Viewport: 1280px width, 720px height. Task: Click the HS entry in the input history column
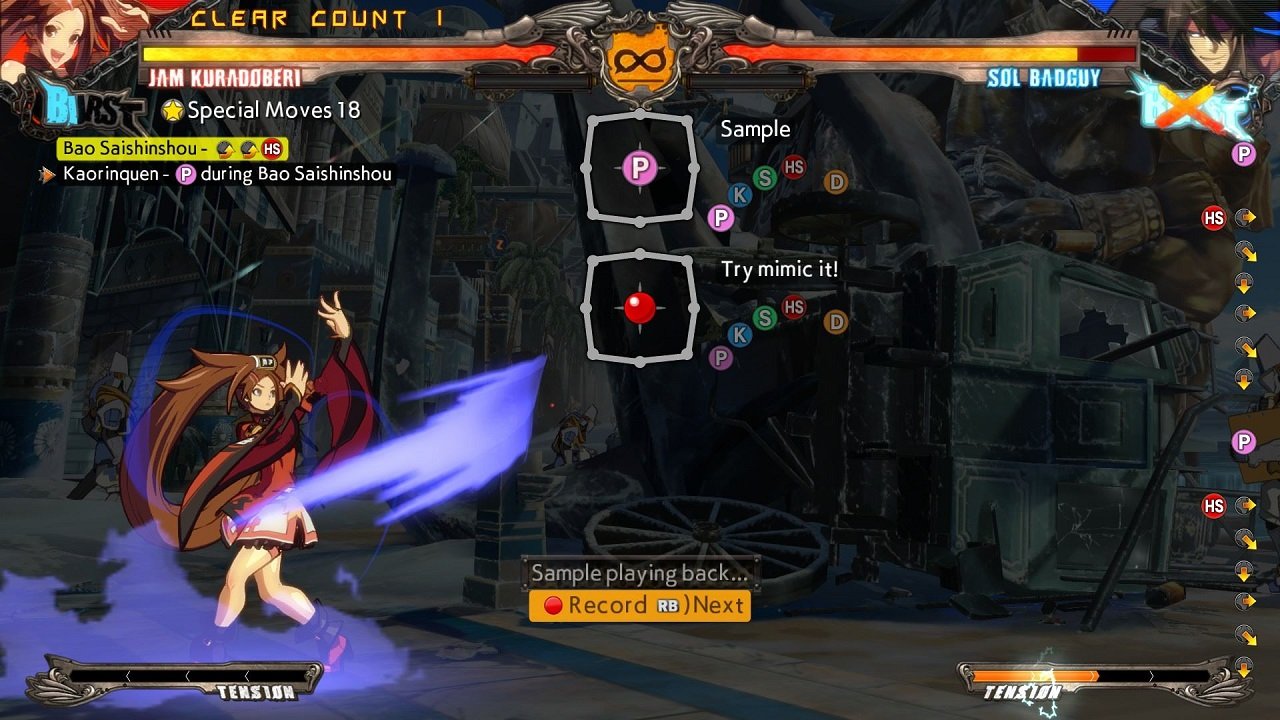coord(1213,218)
